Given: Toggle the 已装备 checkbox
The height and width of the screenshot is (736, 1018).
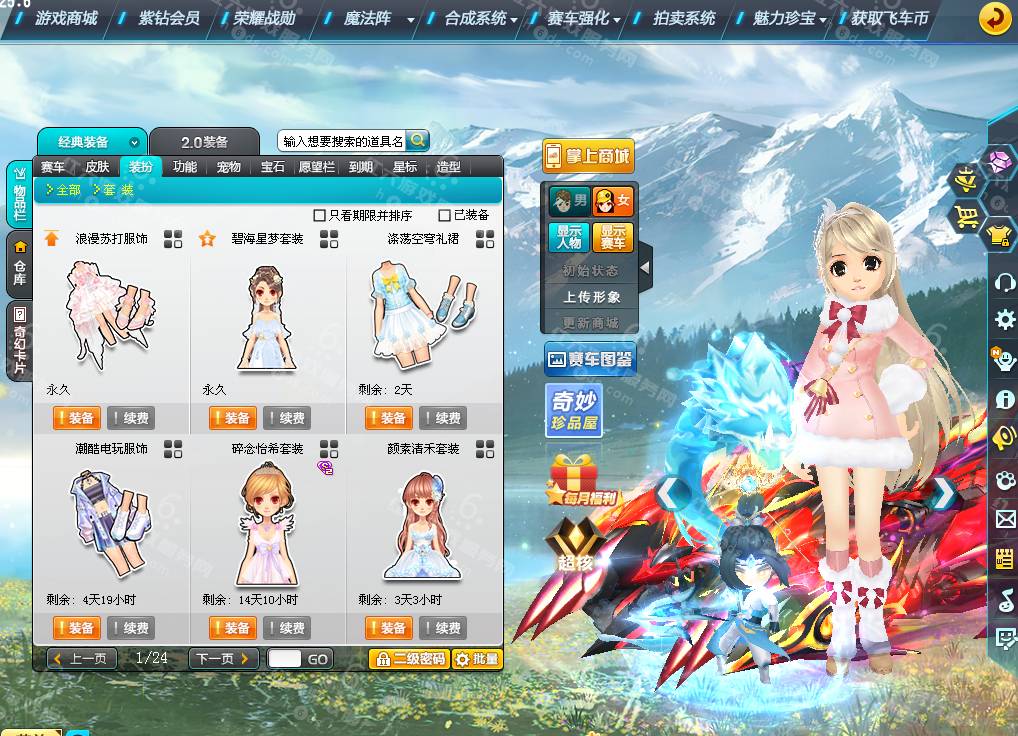Looking at the screenshot, I should click(x=445, y=215).
